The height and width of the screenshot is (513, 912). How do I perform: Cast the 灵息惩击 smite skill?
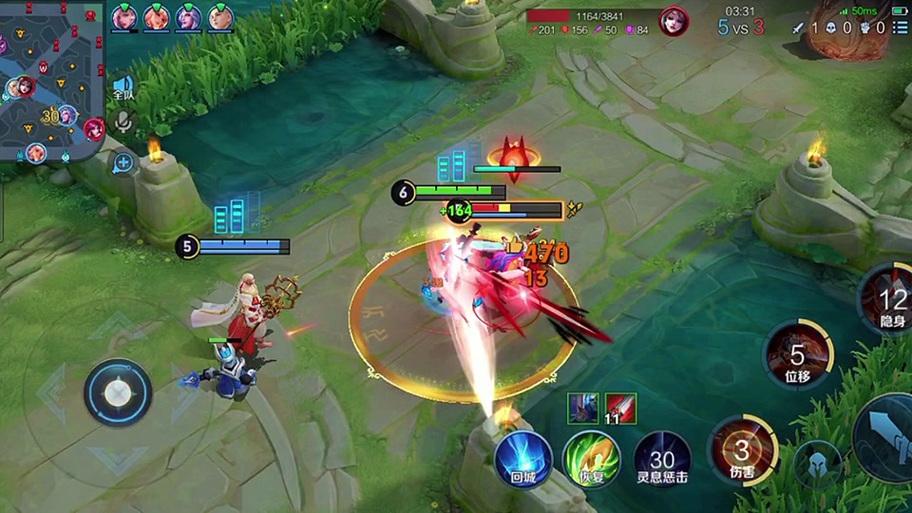661,460
